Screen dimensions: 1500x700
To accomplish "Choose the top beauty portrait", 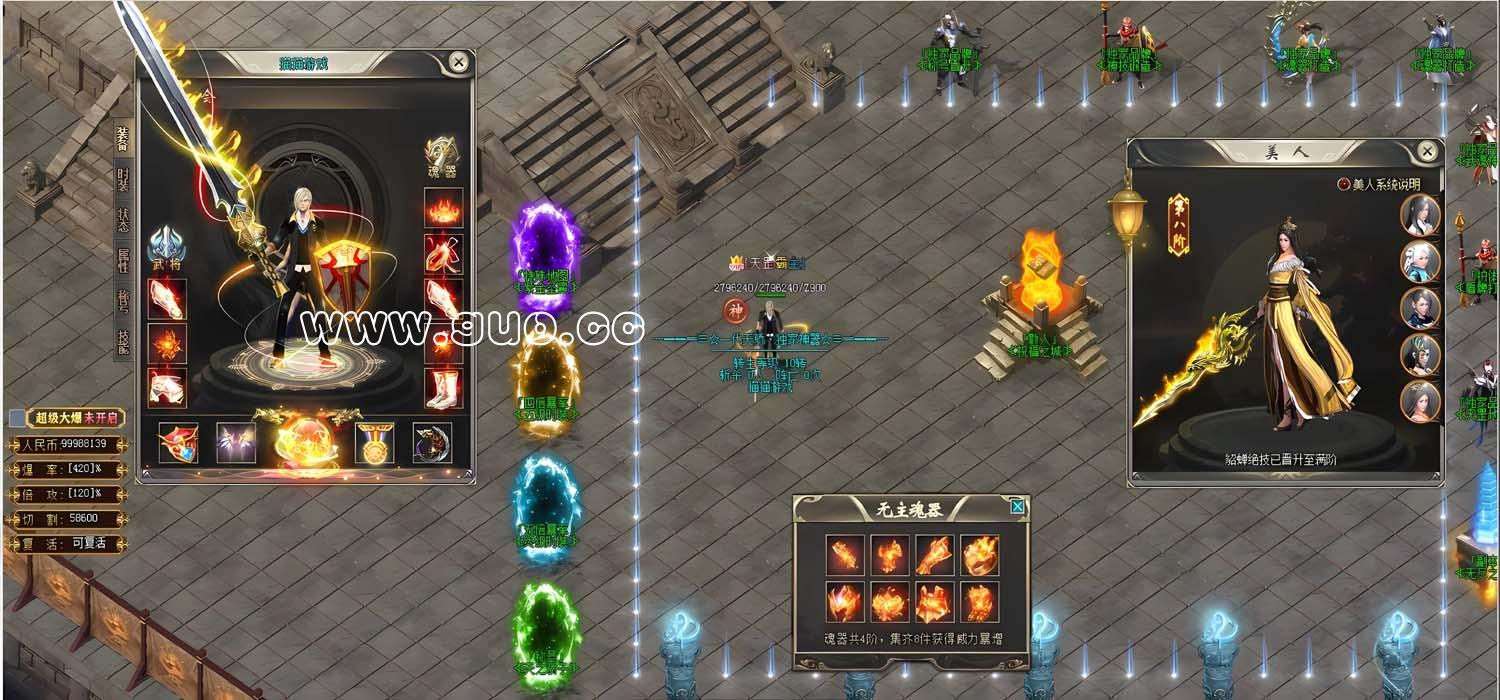I will (1420, 215).
